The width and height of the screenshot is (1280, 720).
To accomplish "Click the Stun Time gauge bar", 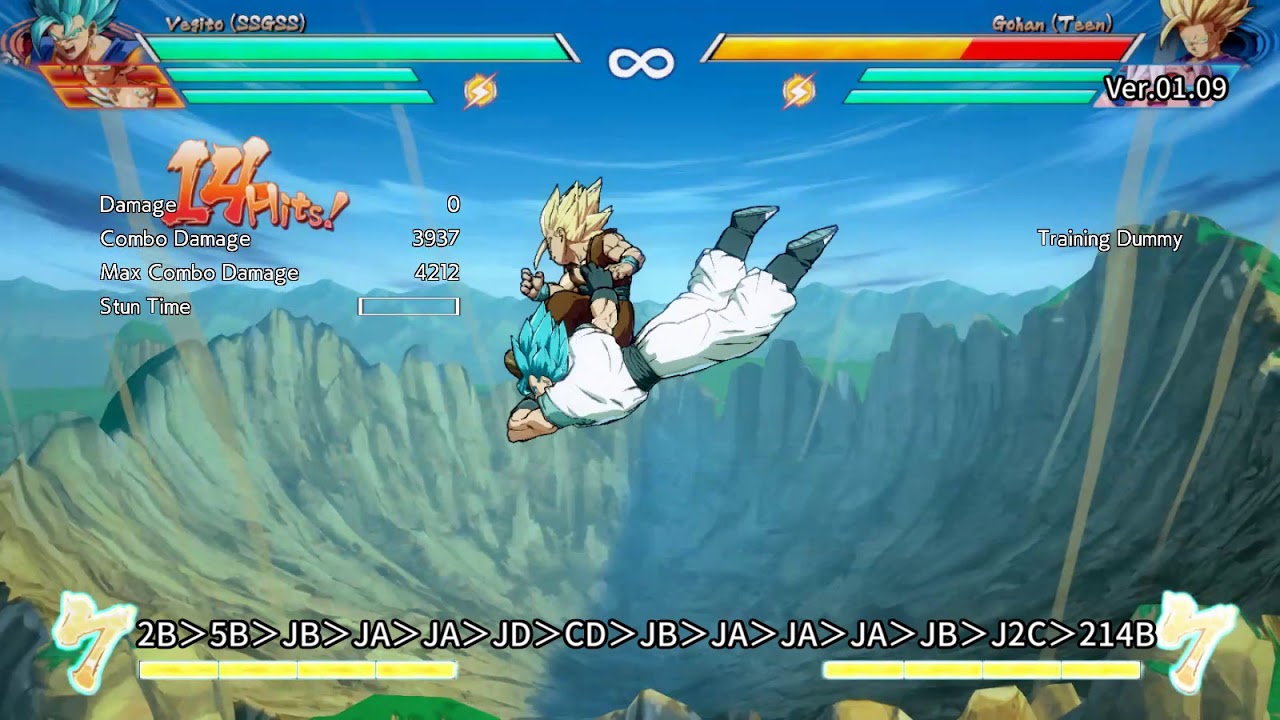I will [x=407, y=306].
